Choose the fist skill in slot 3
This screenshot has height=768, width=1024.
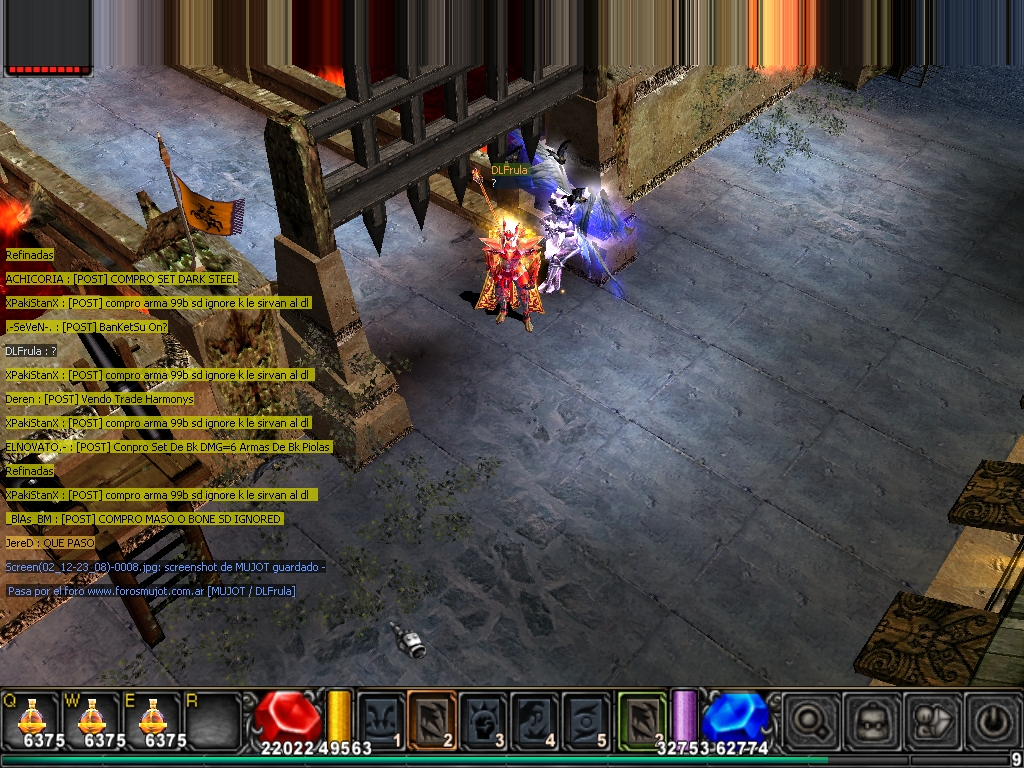tap(484, 718)
